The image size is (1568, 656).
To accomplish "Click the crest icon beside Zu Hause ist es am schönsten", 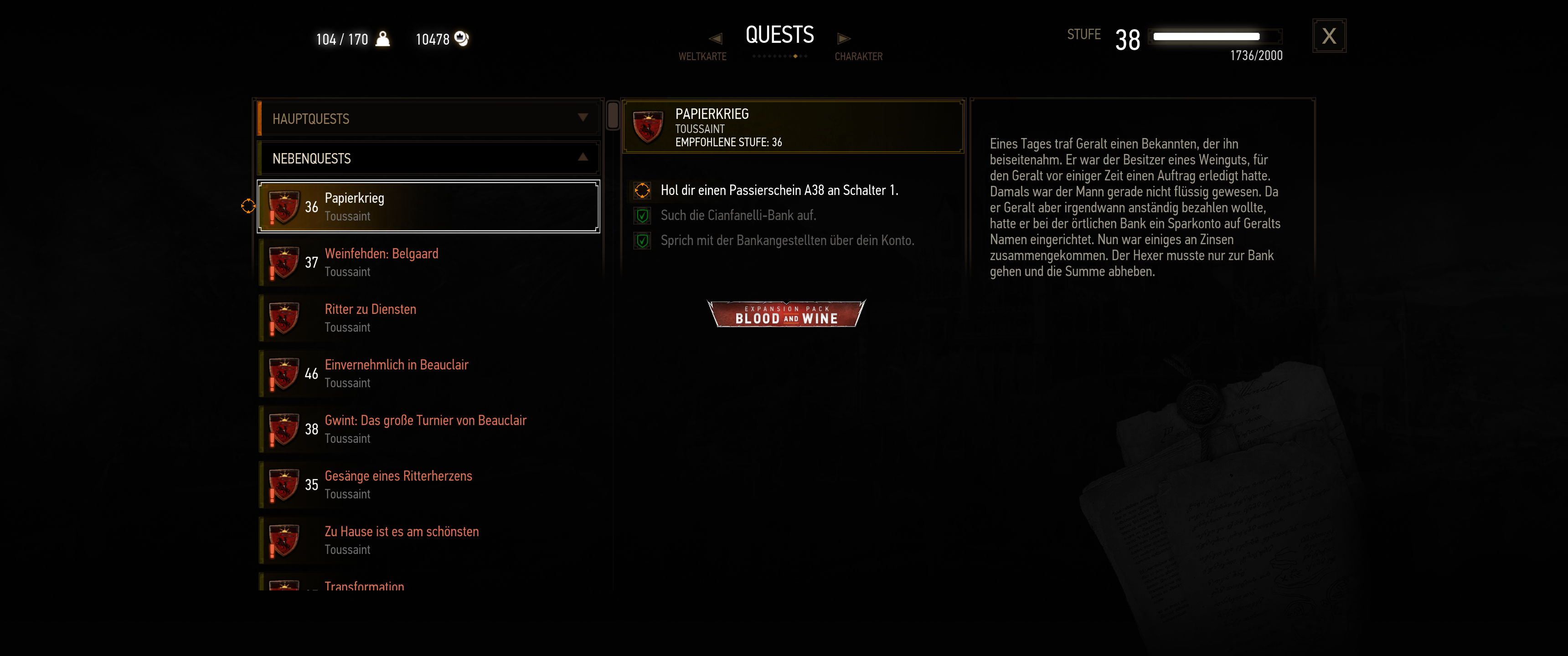I will [x=285, y=539].
